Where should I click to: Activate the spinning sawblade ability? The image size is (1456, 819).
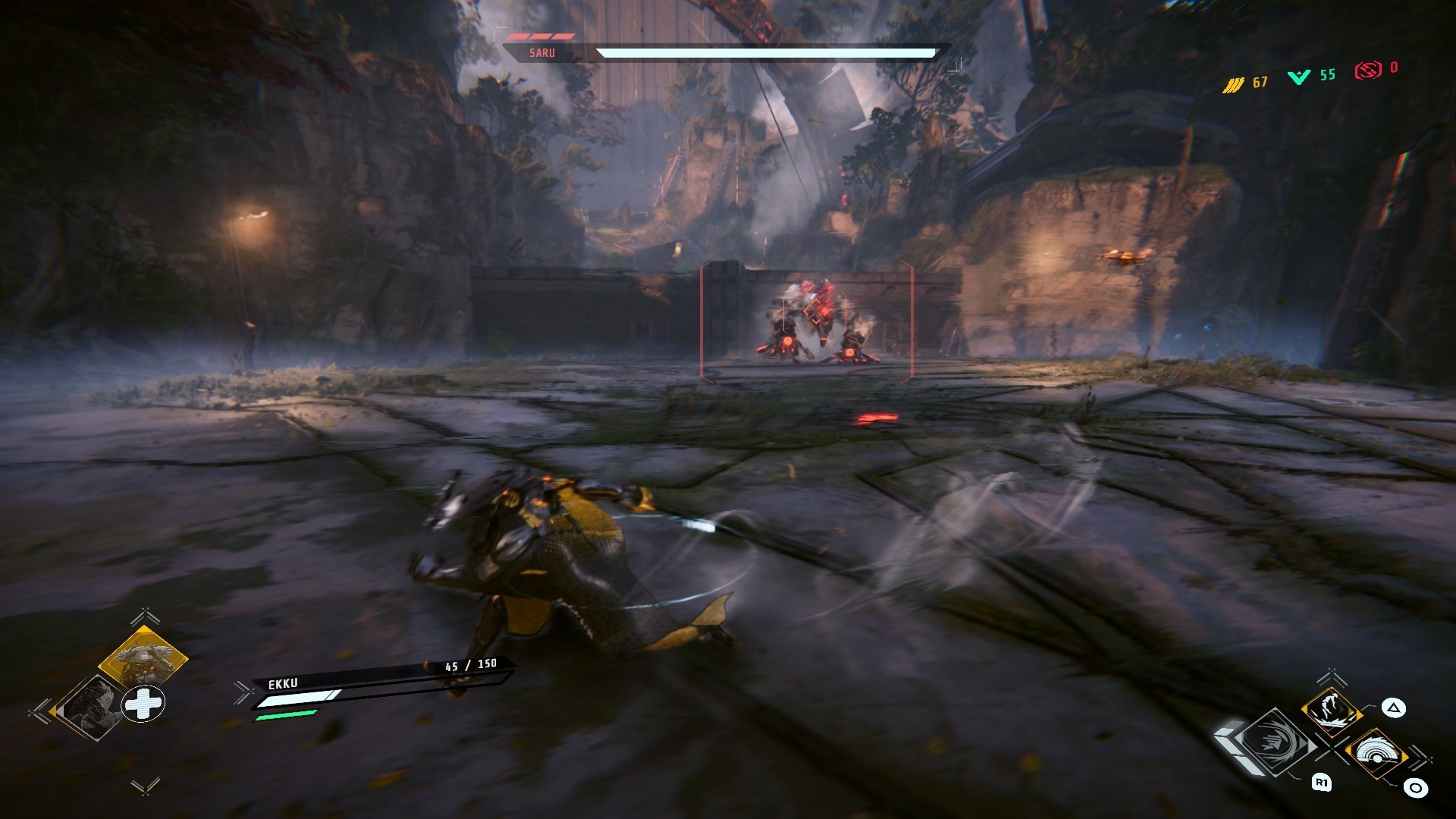point(1375,754)
